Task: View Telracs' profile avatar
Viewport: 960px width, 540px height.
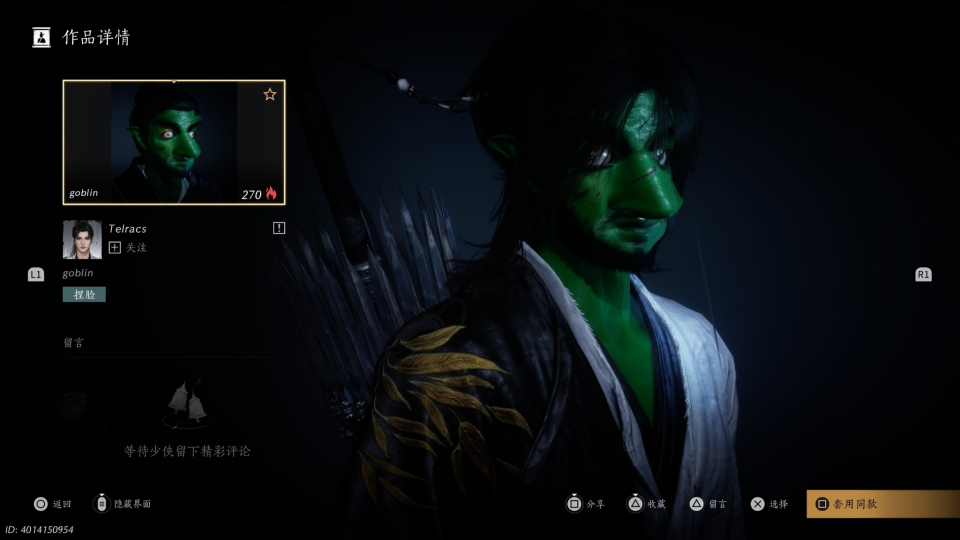Action: click(82, 240)
